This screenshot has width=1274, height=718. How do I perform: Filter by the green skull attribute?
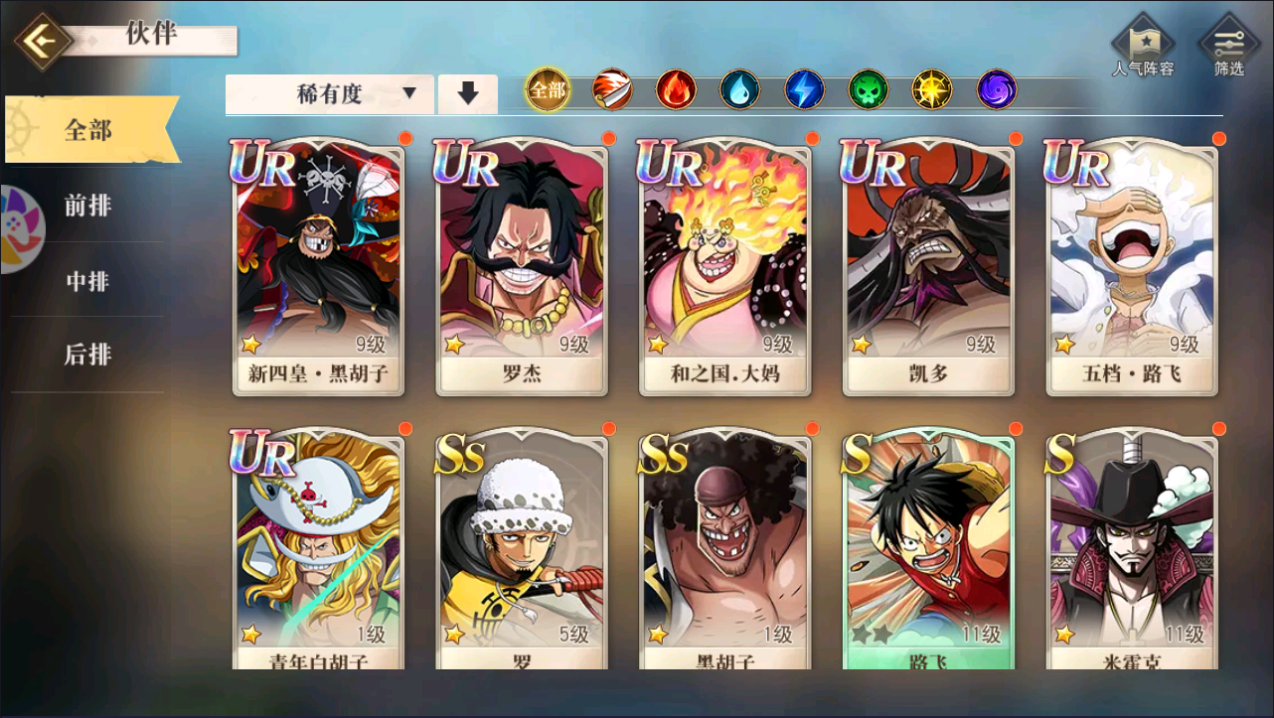[x=868, y=91]
